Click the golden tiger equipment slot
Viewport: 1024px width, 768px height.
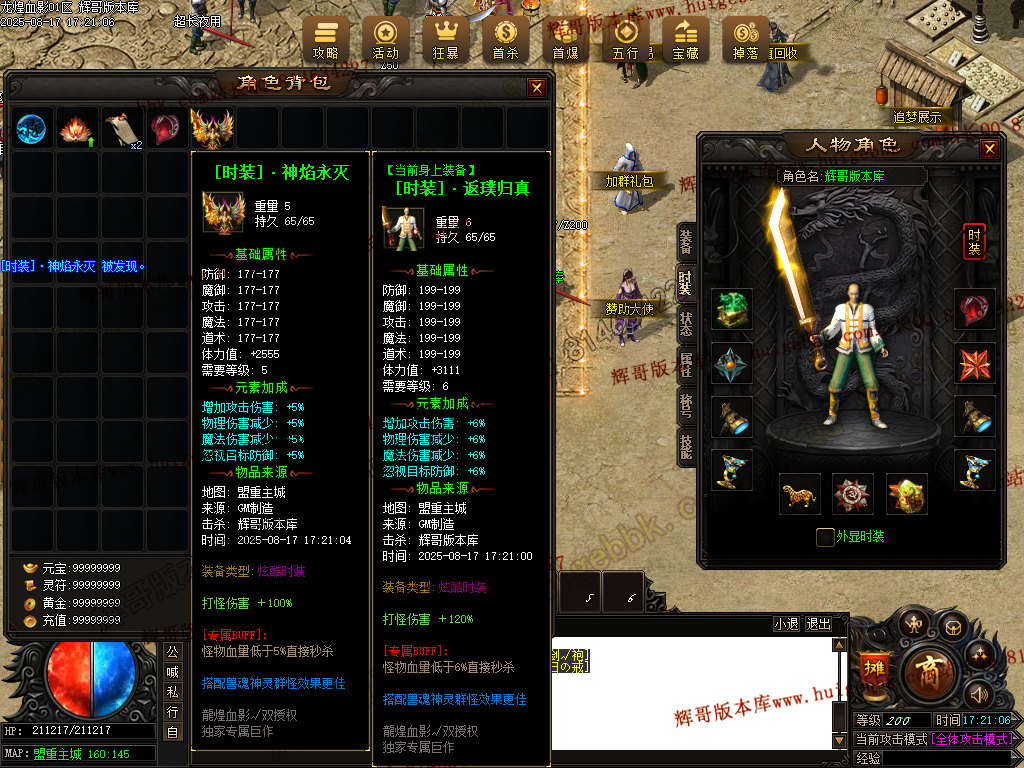coord(800,494)
